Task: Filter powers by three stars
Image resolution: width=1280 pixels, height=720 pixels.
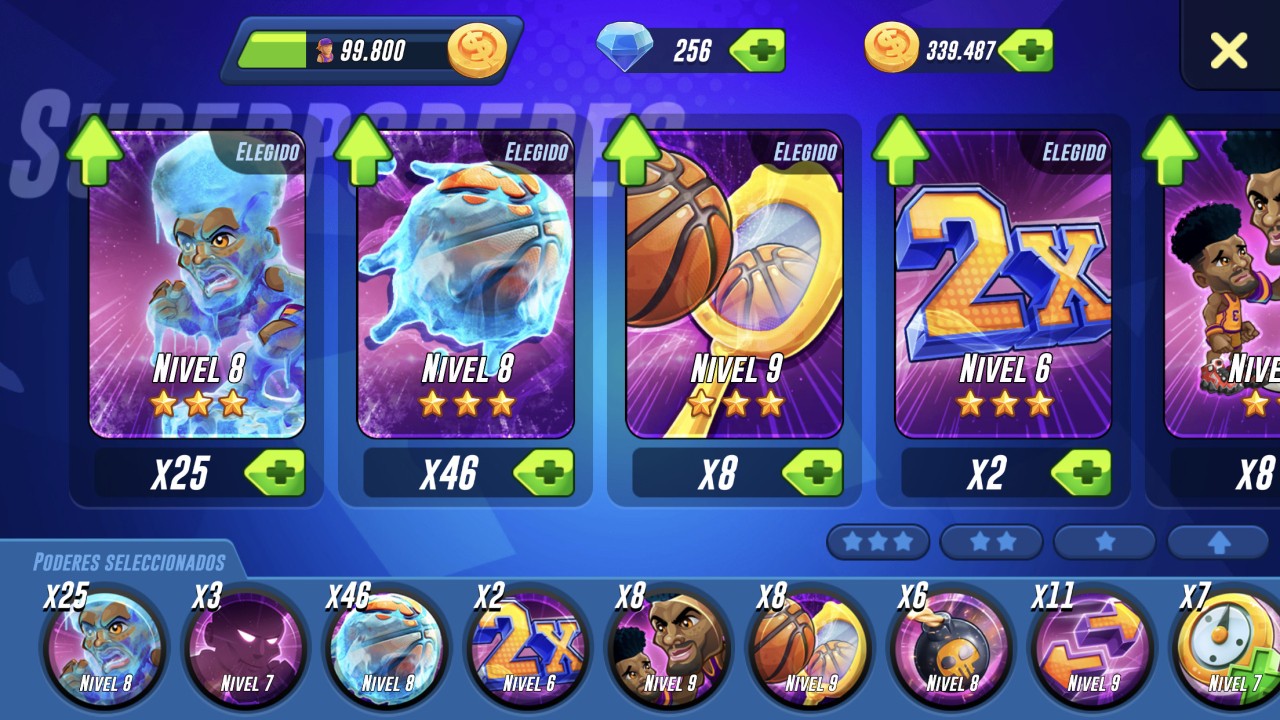Action: pyautogui.click(x=878, y=542)
